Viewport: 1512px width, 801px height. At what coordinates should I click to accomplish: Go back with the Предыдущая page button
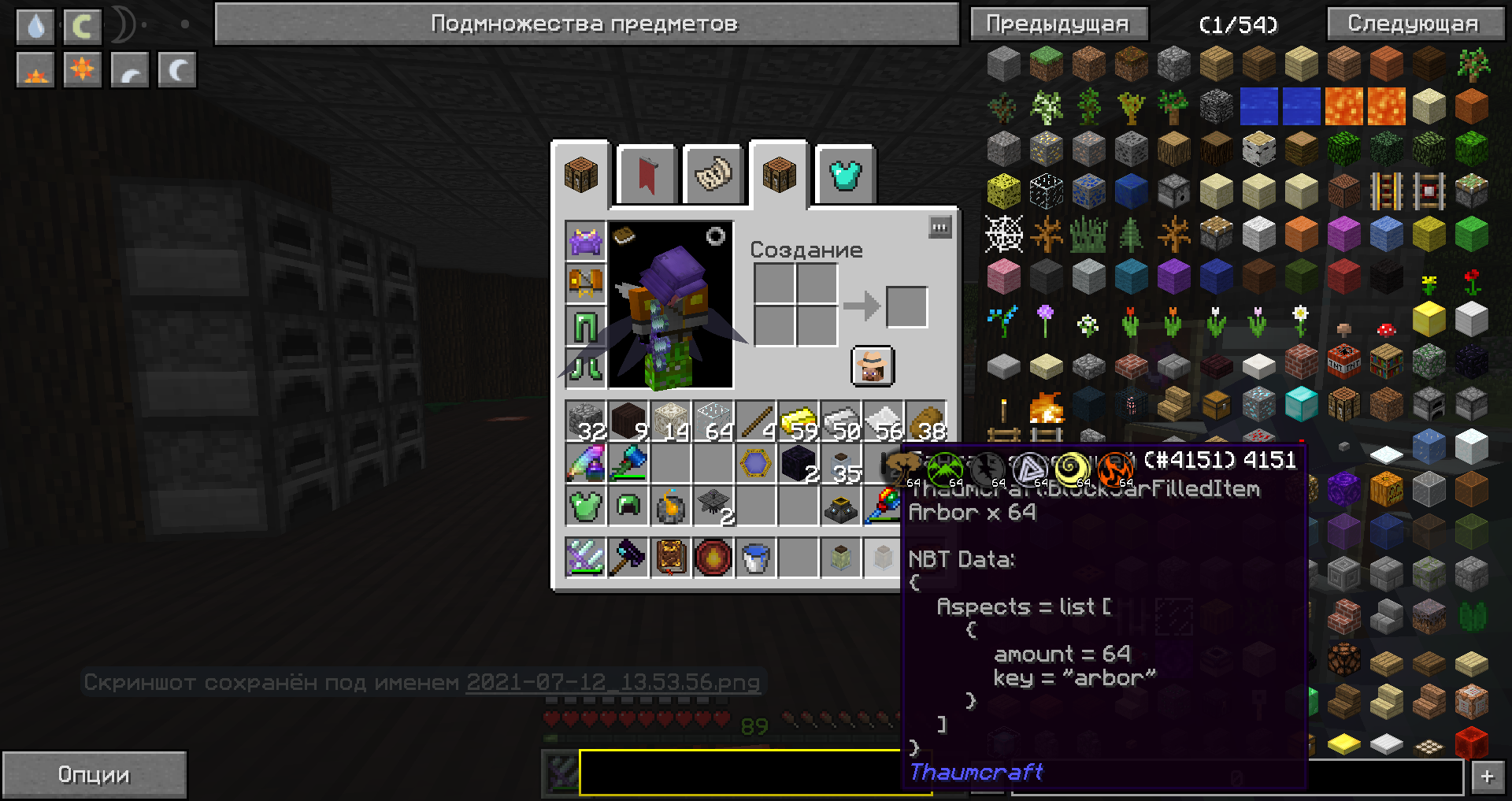click(x=1058, y=24)
